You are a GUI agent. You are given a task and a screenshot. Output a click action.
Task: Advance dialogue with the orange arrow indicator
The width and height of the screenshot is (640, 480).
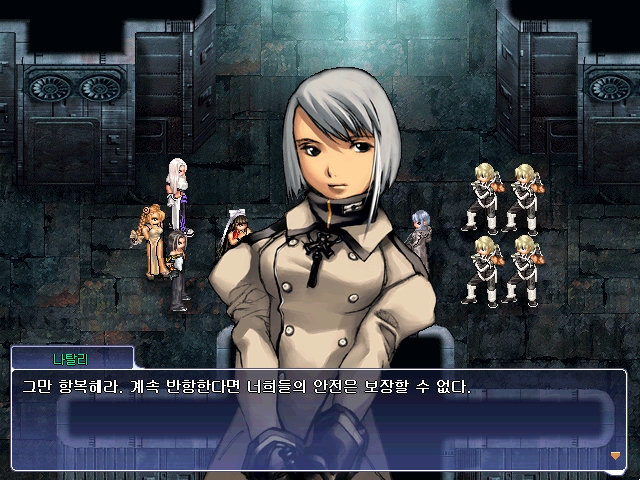(615, 455)
